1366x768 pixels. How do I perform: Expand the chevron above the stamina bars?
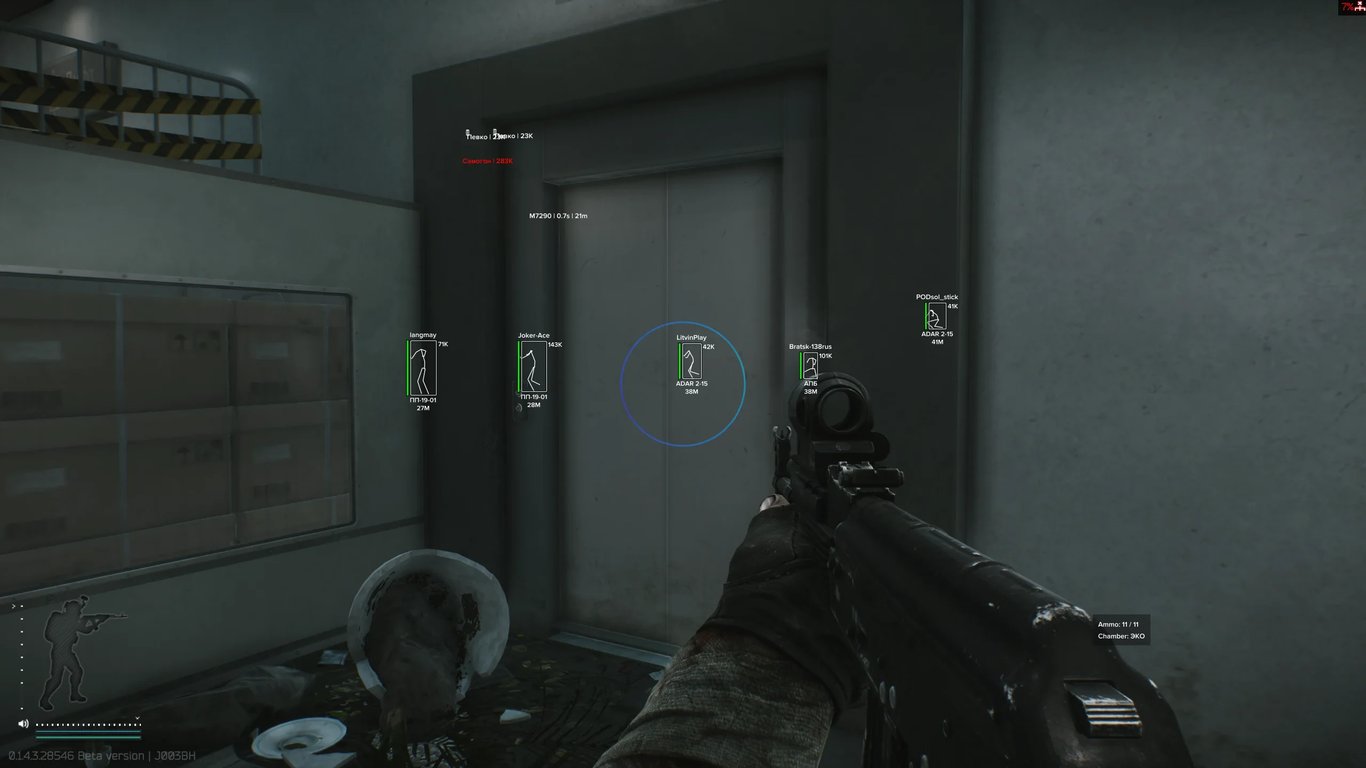pyautogui.click(x=137, y=717)
